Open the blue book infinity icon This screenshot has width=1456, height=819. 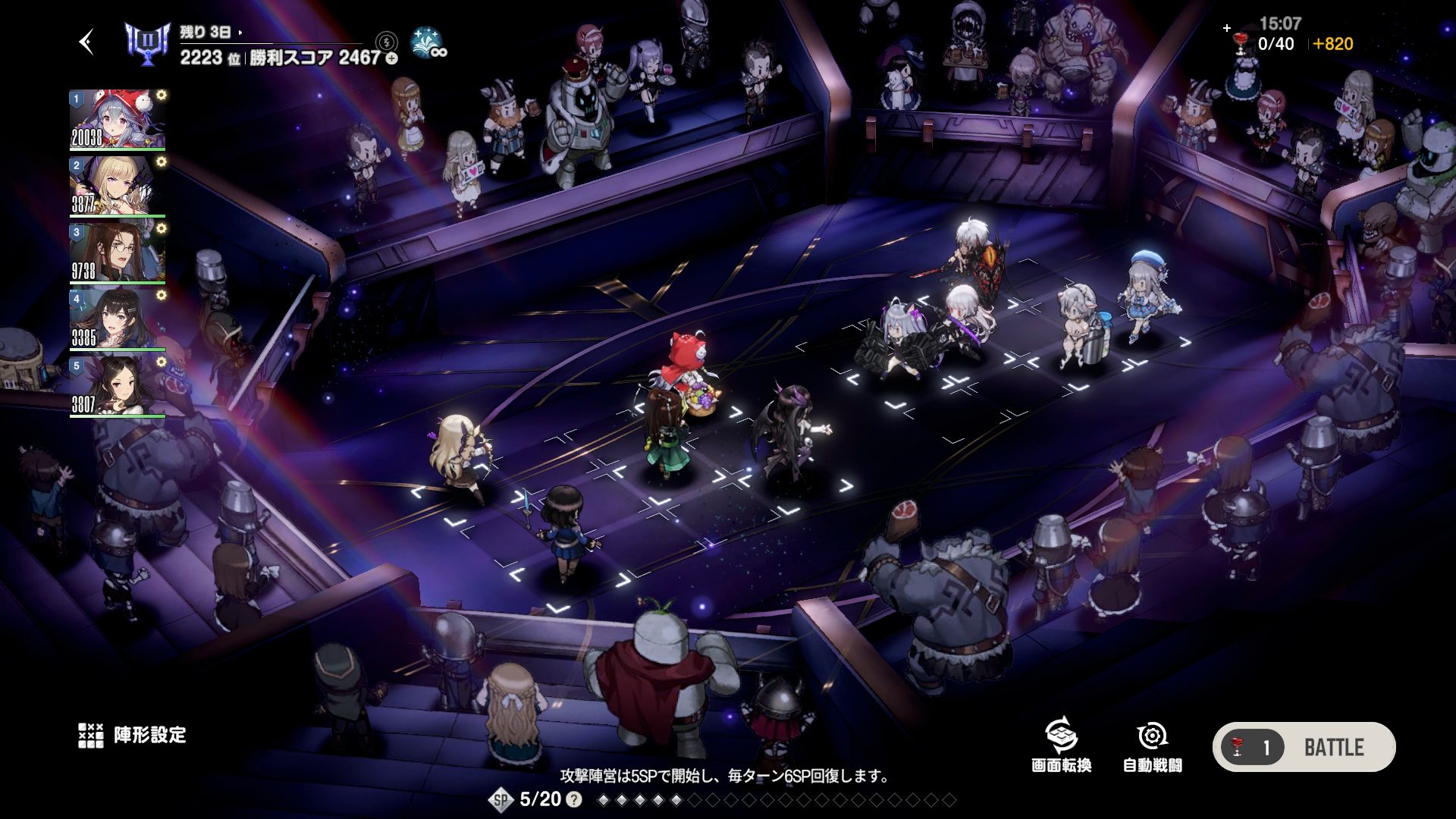(x=428, y=44)
